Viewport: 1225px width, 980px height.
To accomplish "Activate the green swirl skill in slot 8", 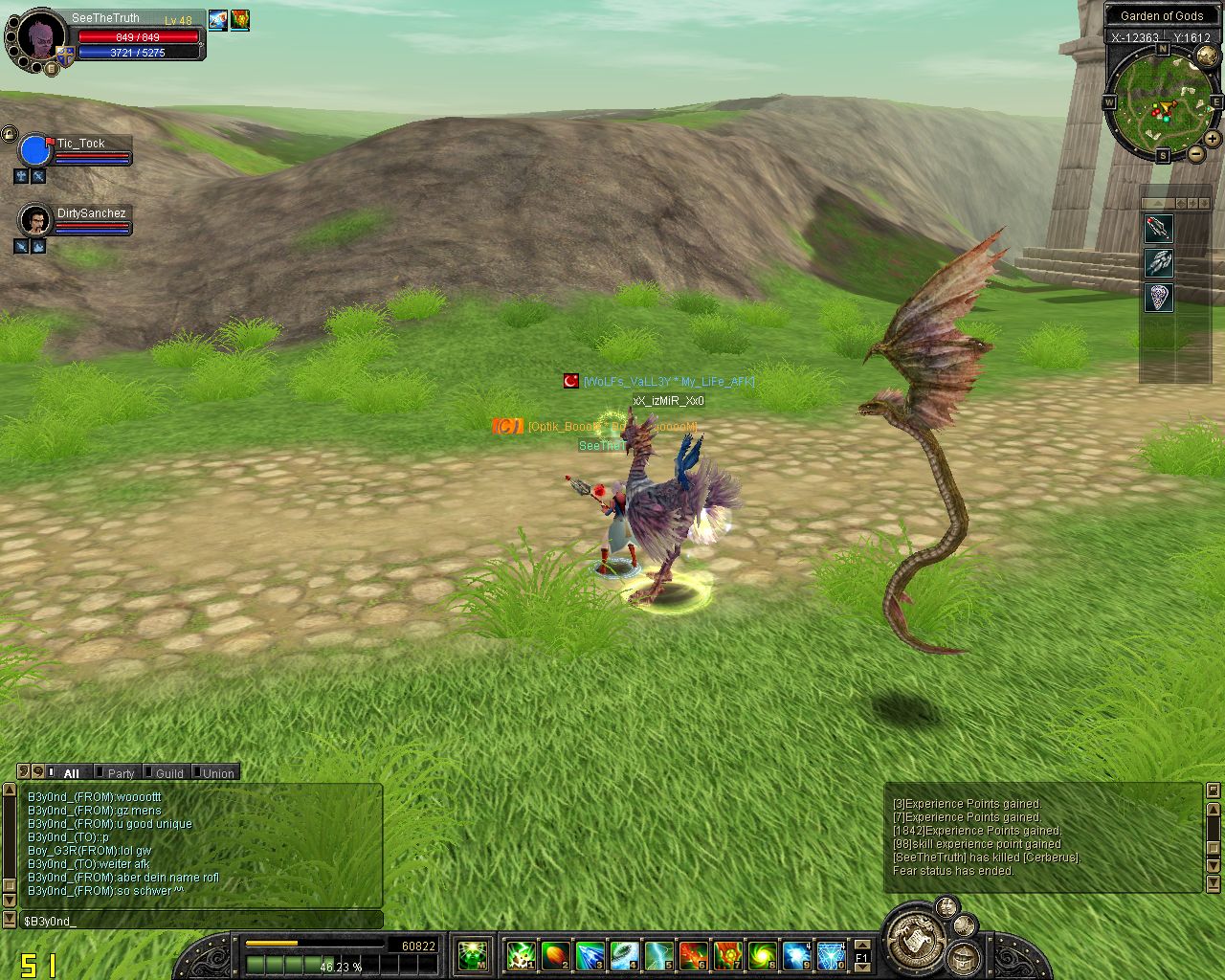I will (762, 954).
